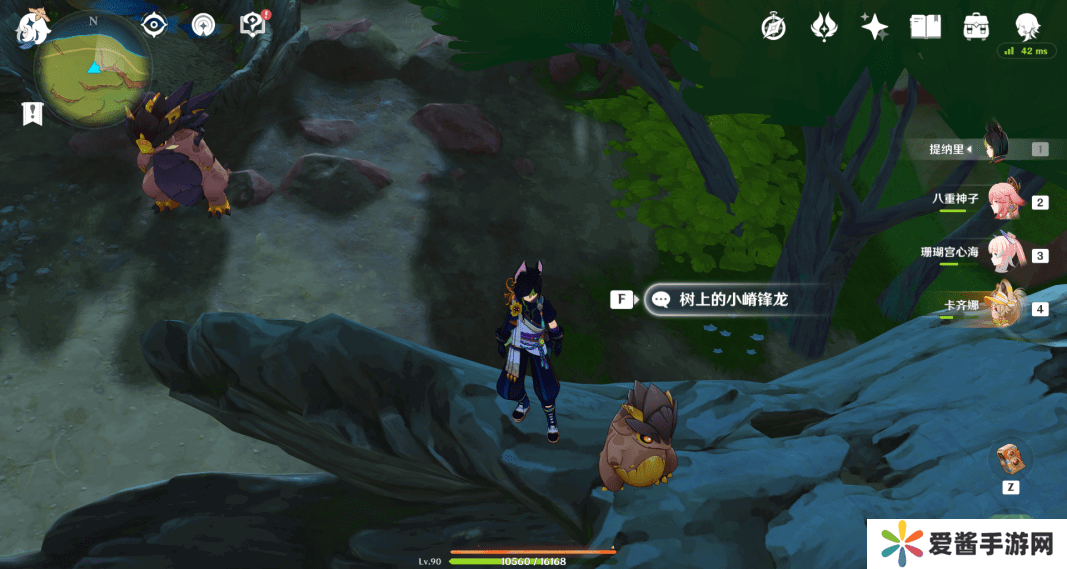1067x569 pixels.
Task: Use the gadget icon above Z
Action: (1010, 459)
